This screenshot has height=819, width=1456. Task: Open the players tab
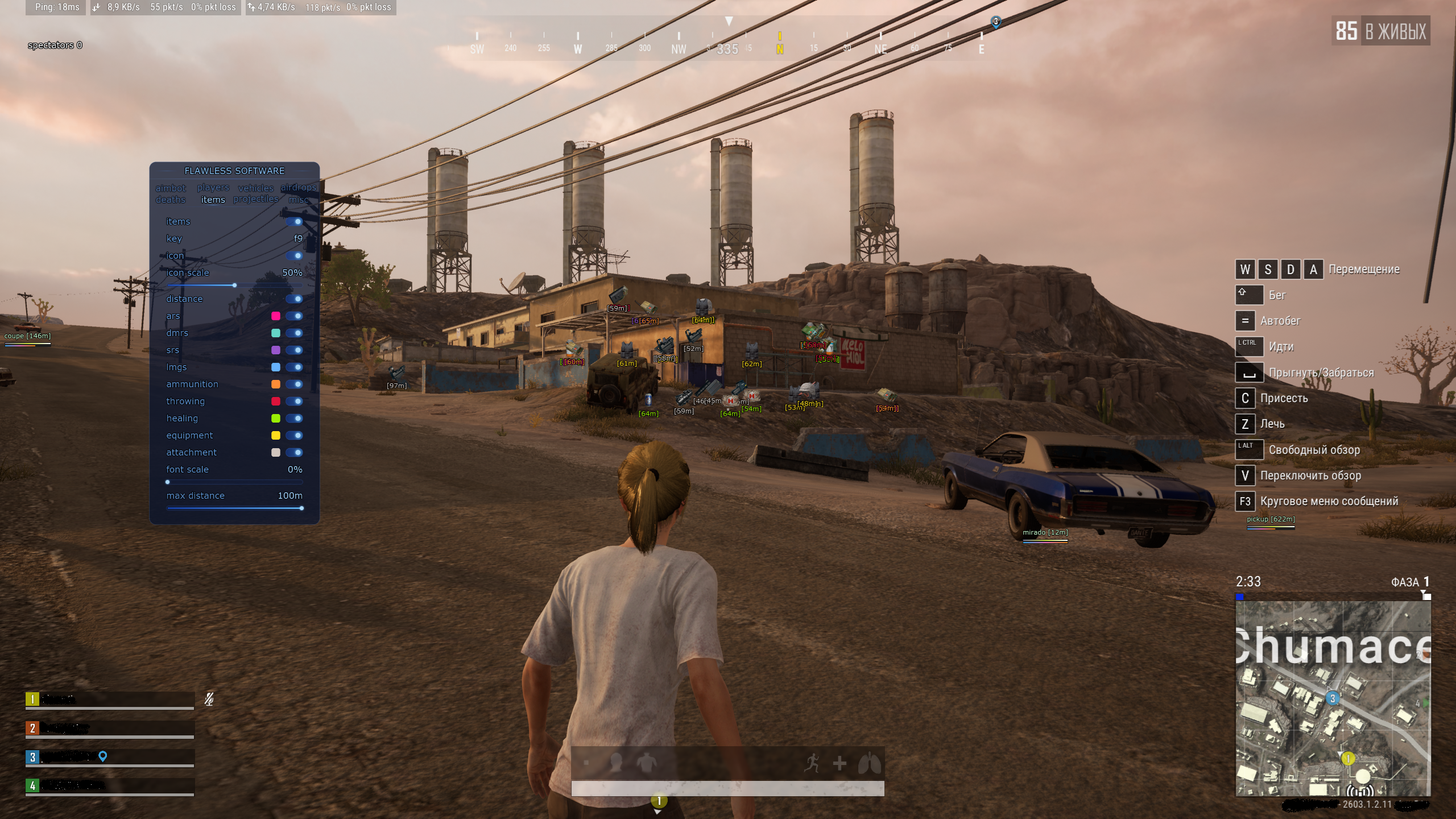(213, 188)
